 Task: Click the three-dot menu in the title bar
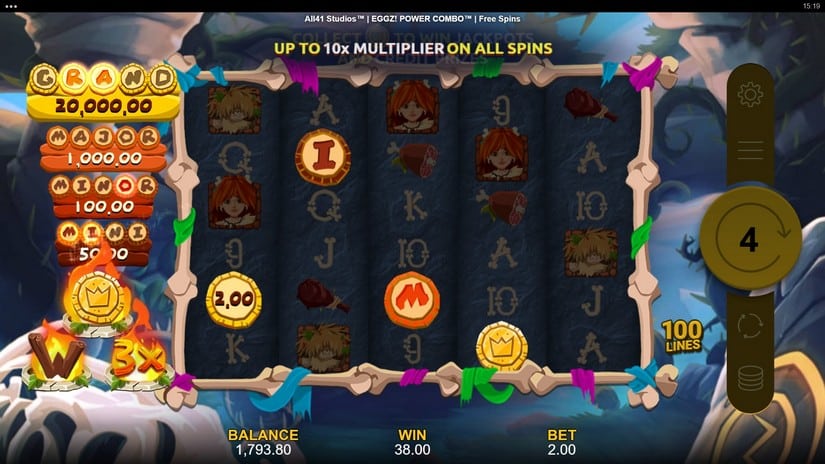point(12,6)
